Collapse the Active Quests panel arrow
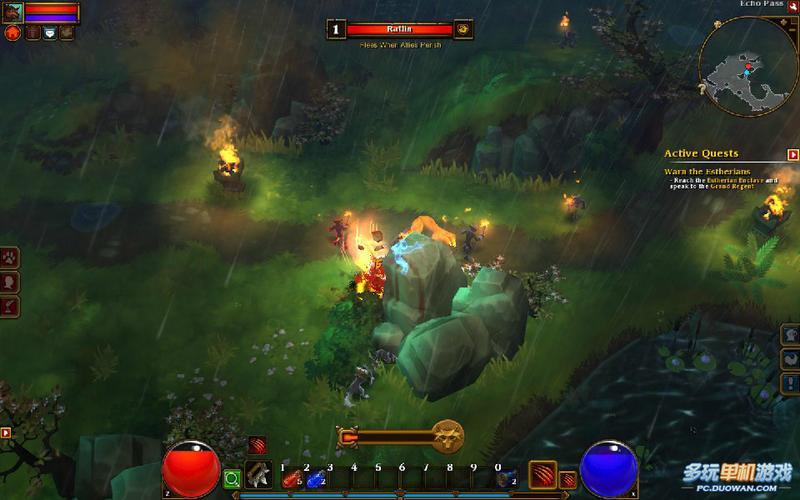Screen dimensions: 800x500 (x=792, y=155)
